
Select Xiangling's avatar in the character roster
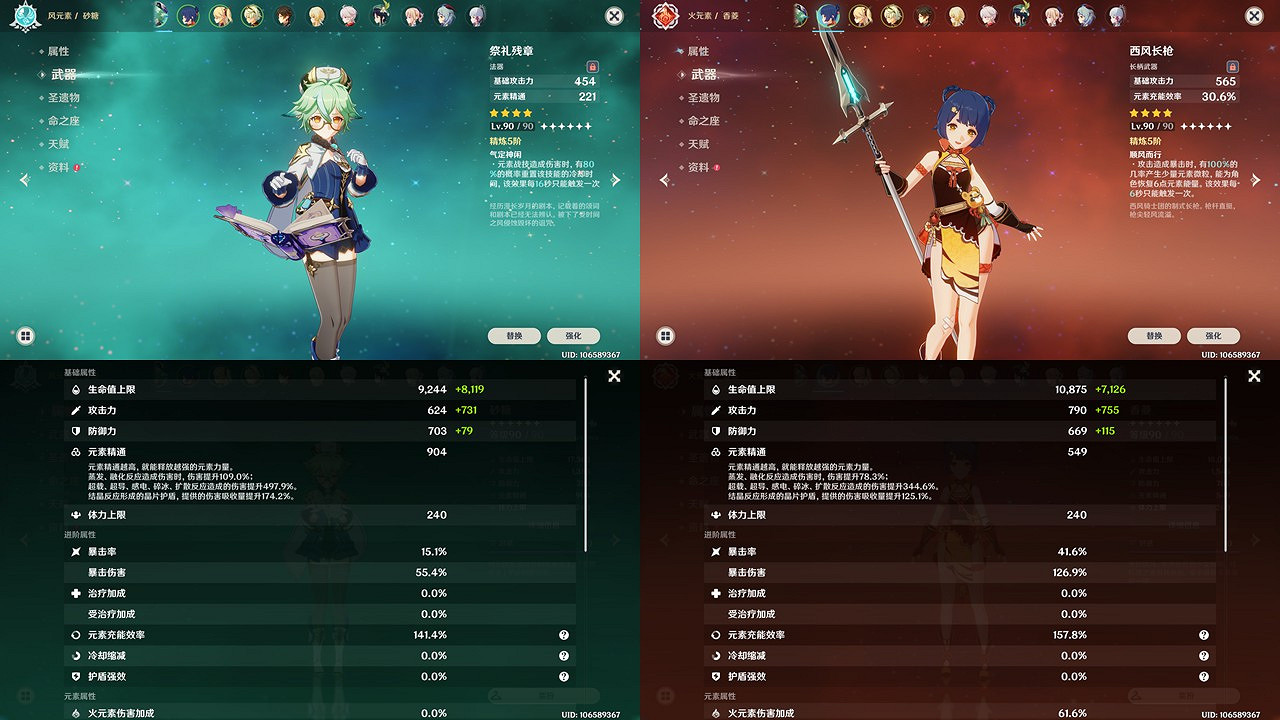[x=828, y=15]
